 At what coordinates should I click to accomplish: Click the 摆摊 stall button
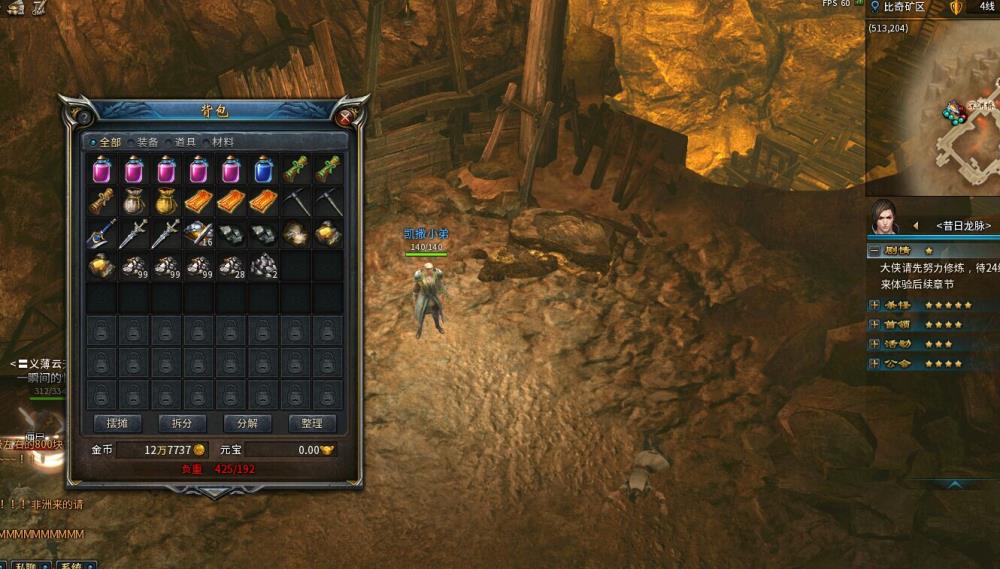118,423
